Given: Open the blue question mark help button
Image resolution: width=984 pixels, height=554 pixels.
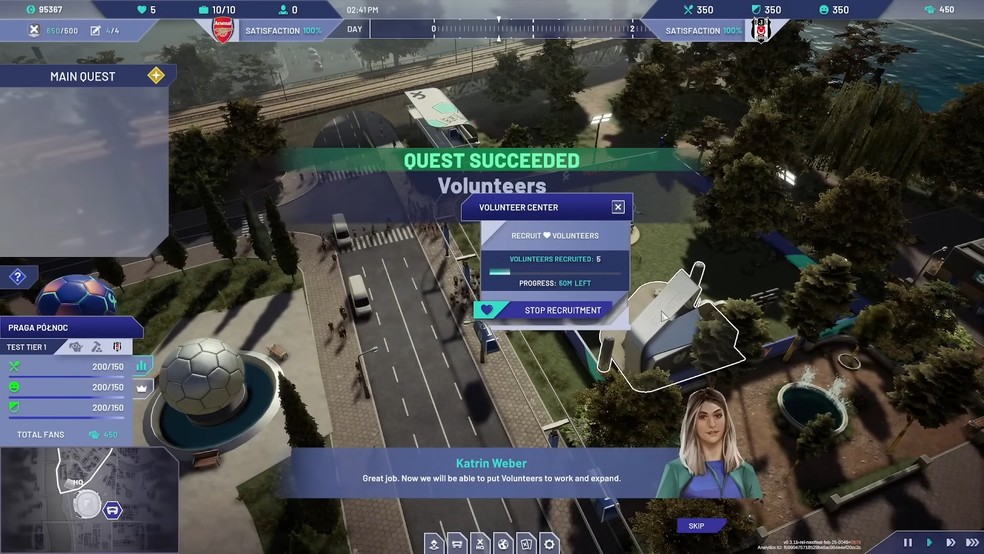Looking at the screenshot, I should click(17, 277).
